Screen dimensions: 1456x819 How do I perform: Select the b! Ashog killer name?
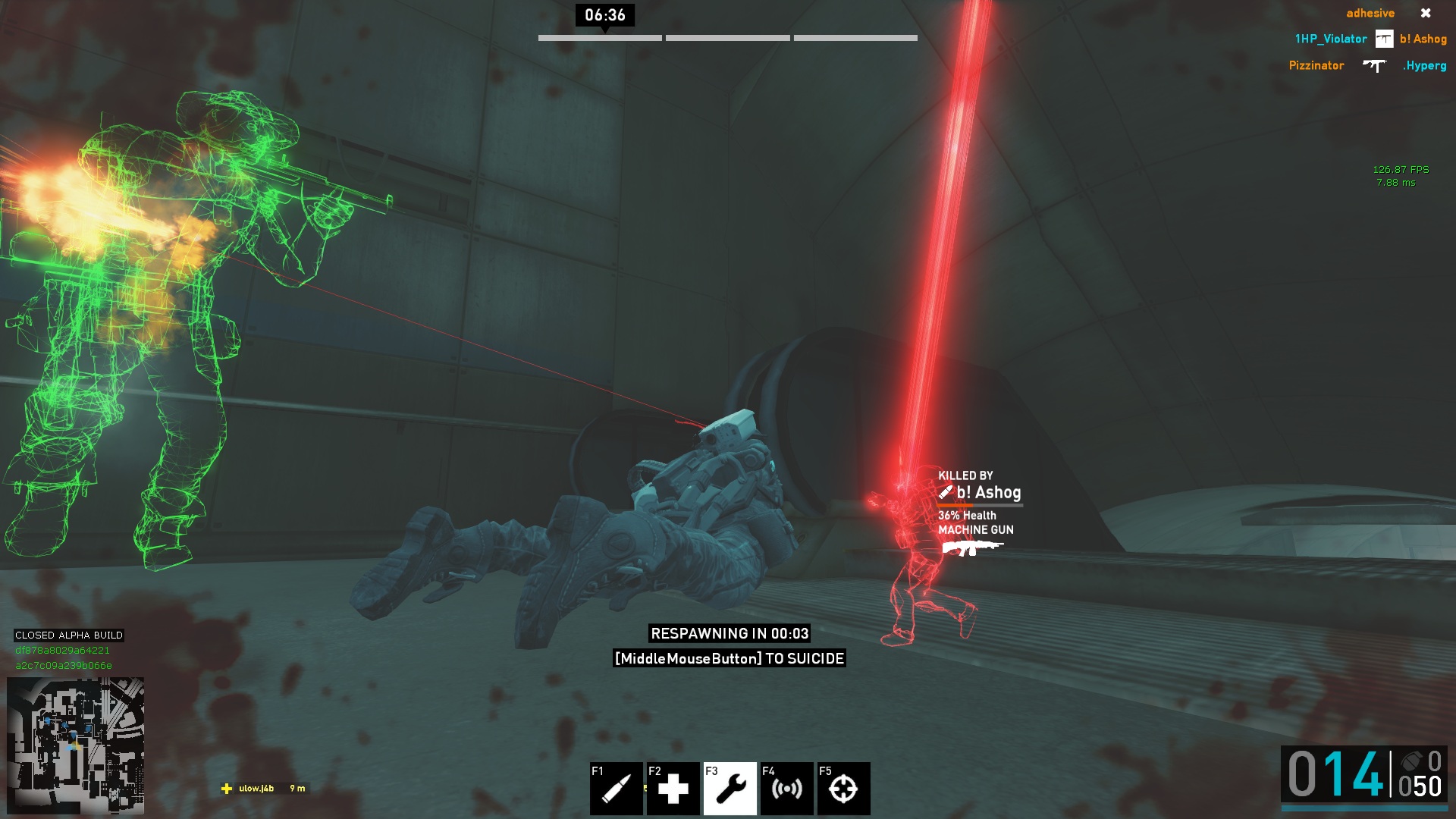(x=988, y=493)
